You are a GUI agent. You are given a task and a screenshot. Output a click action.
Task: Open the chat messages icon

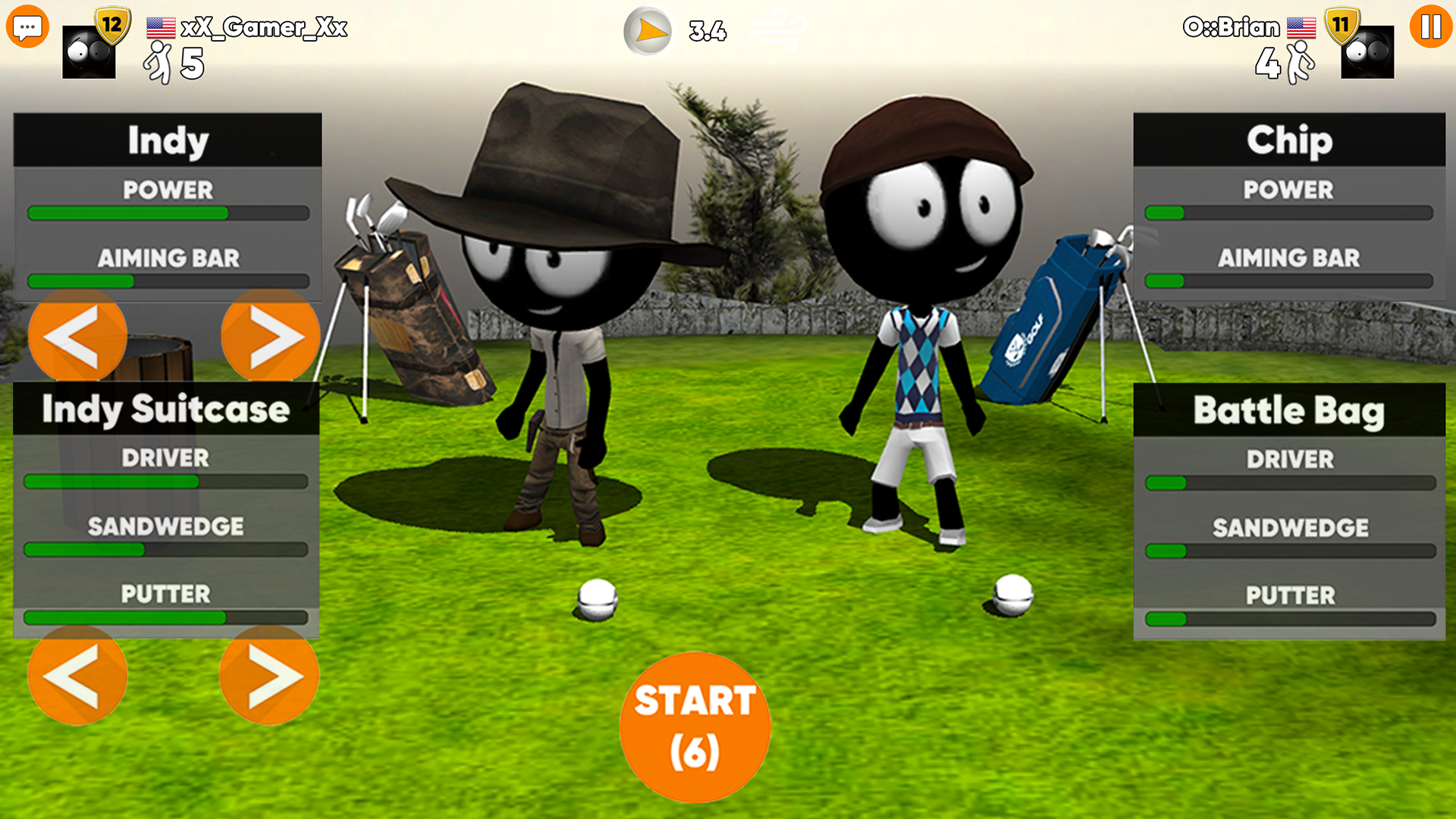[28, 28]
